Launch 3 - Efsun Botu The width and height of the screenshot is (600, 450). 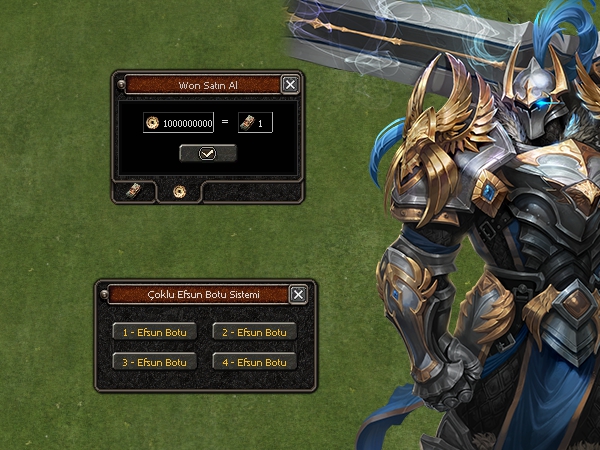tap(154, 361)
